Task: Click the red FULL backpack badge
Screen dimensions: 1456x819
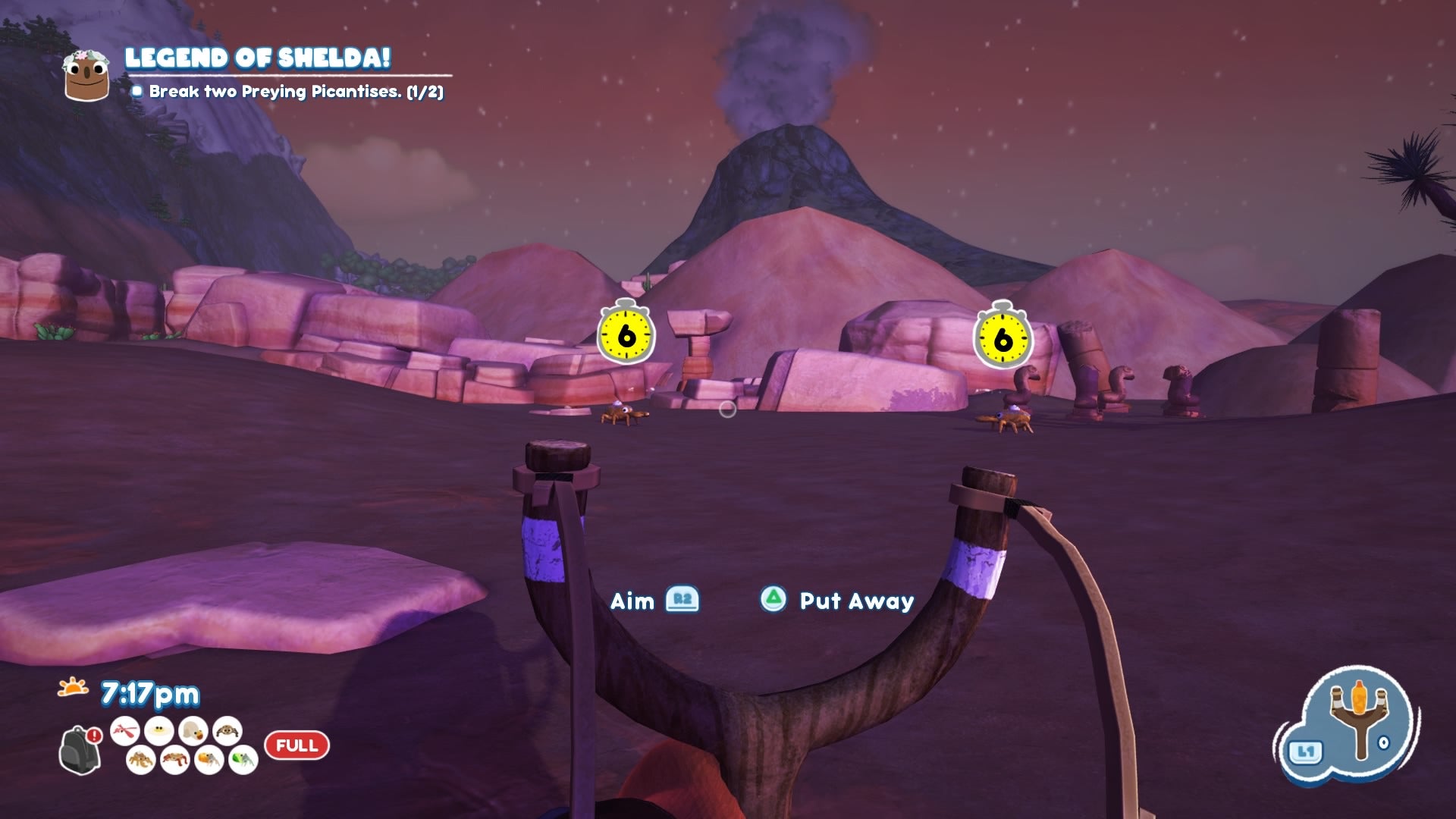Action: click(297, 745)
